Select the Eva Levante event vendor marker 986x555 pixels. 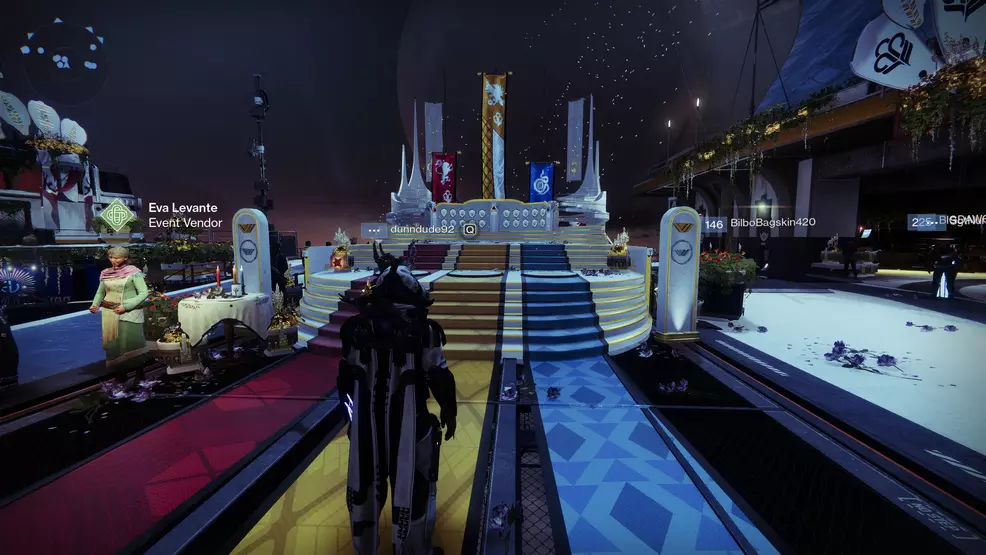[x=117, y=215]
